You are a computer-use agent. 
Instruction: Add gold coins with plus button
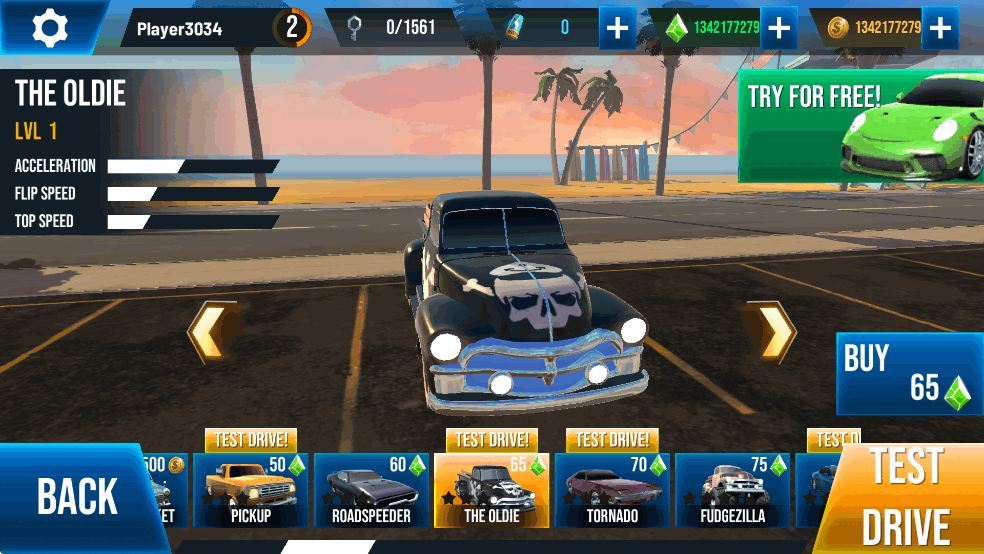(x=939, y=28)
